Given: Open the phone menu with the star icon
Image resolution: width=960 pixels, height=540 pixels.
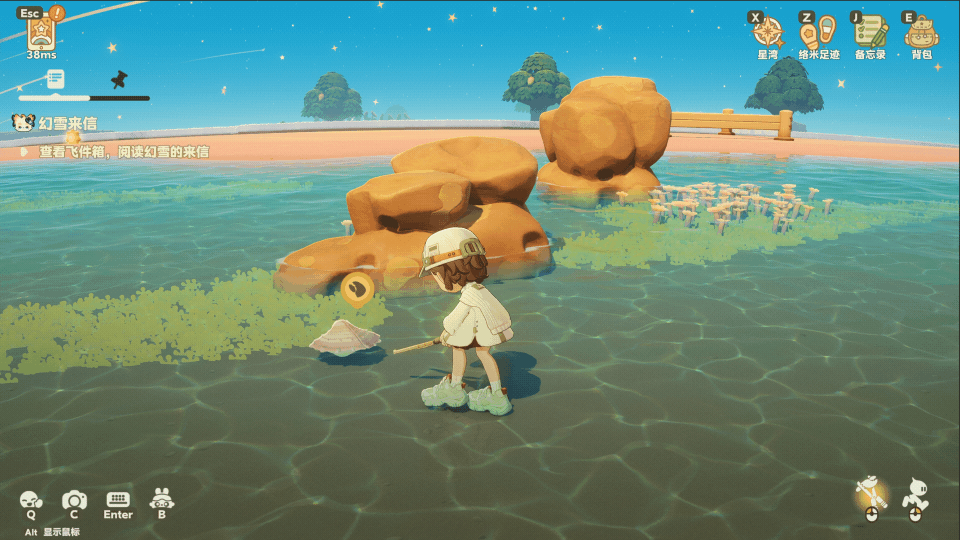Looking at the screenshot, I should (x=40, y=33).
